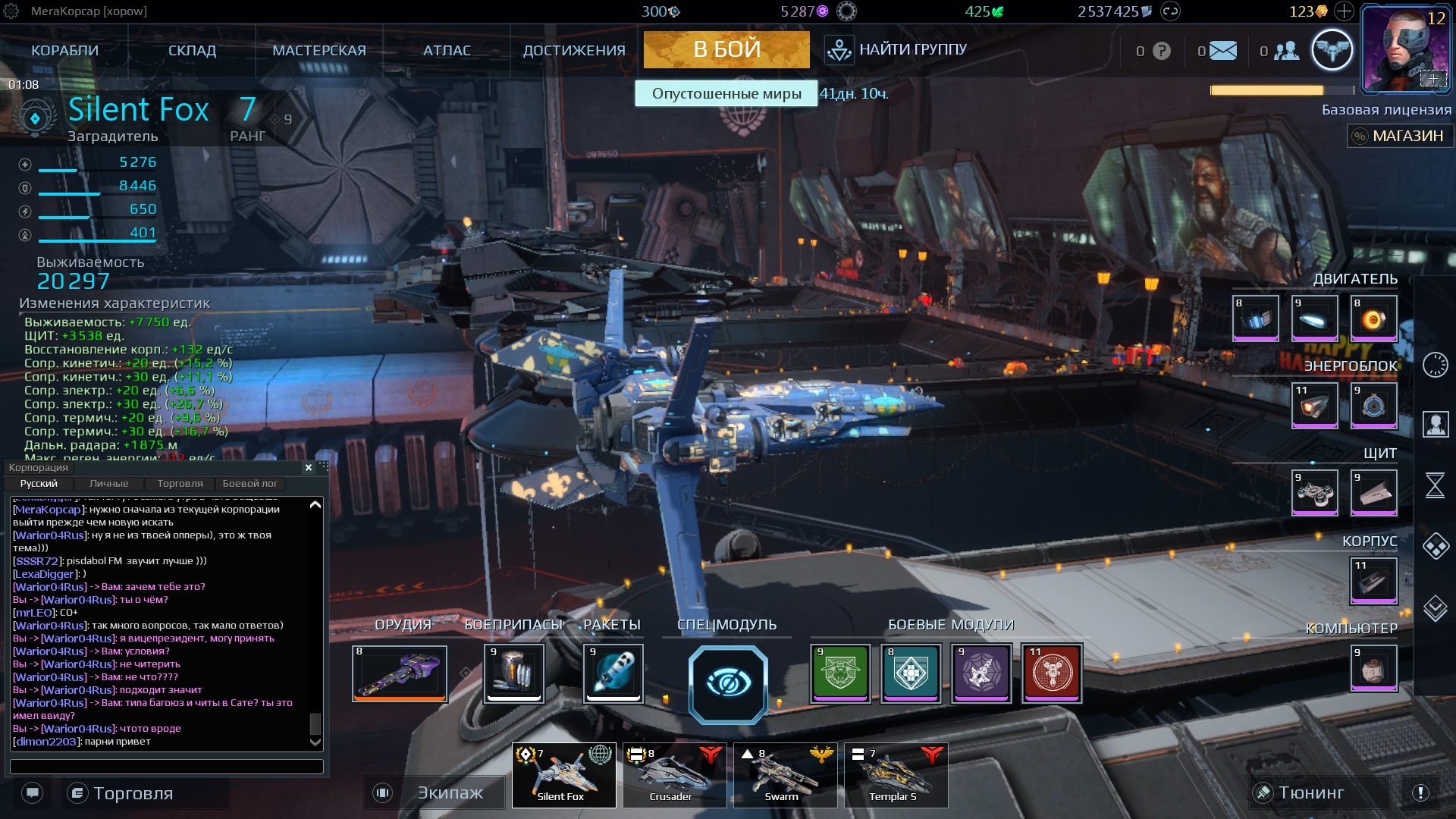The width and height of the screenshot is (1456, 819).
Task: Click the chat message input field
Action: click(167, 767)
